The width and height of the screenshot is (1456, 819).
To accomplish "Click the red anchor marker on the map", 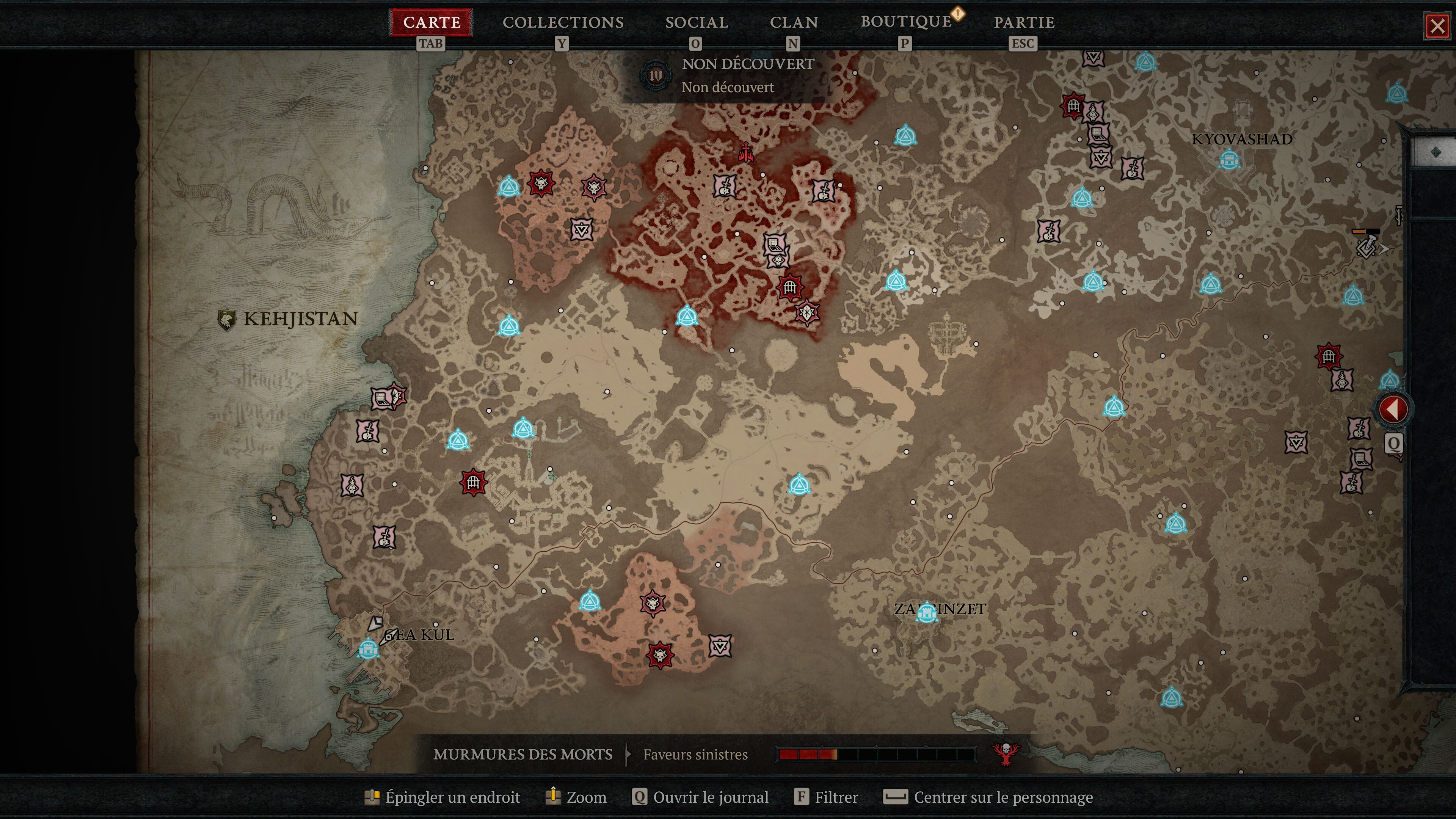I will [746, 152].
